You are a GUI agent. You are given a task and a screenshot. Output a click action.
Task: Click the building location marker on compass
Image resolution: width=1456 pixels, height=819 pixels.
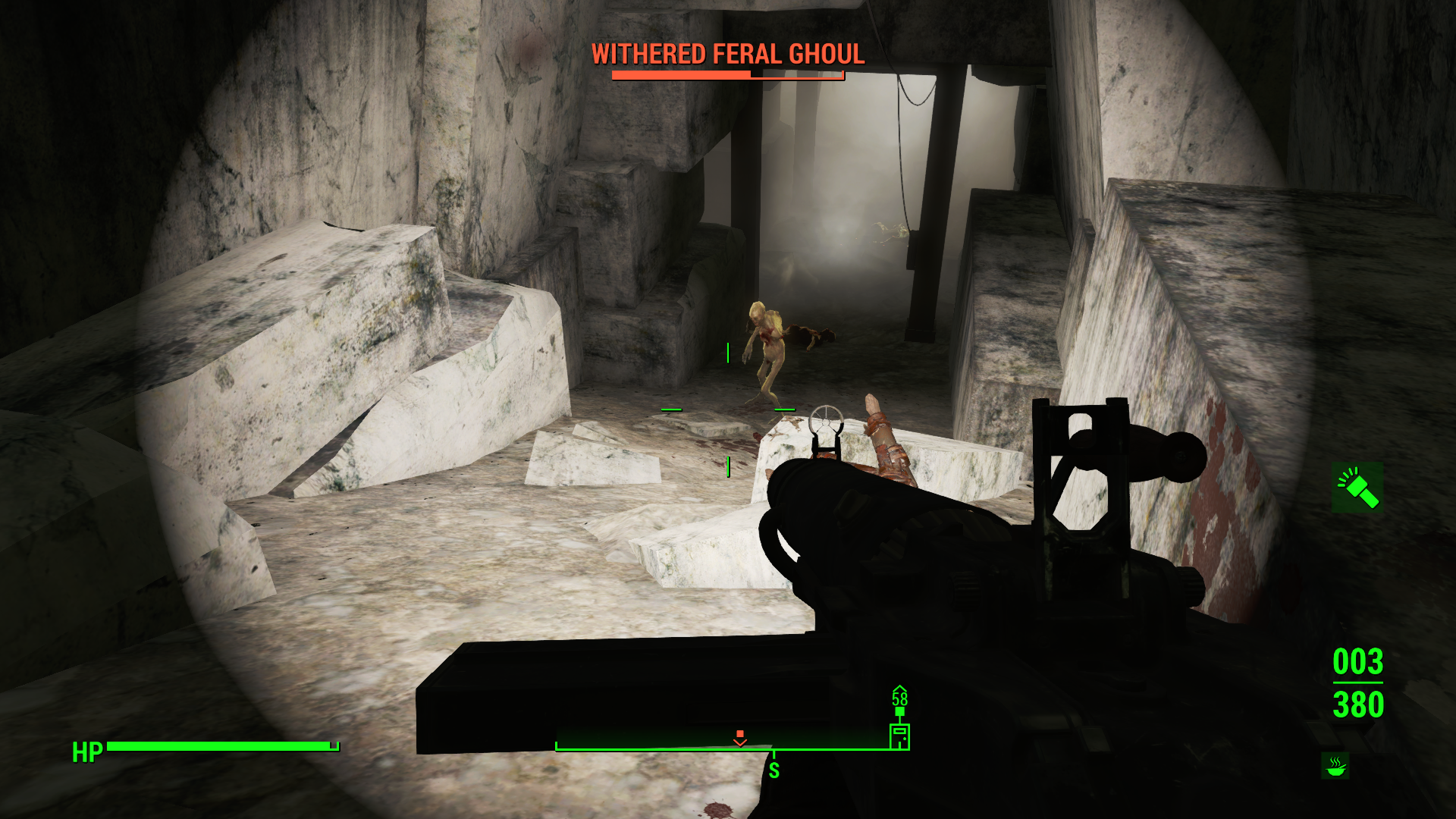point(899,735)
